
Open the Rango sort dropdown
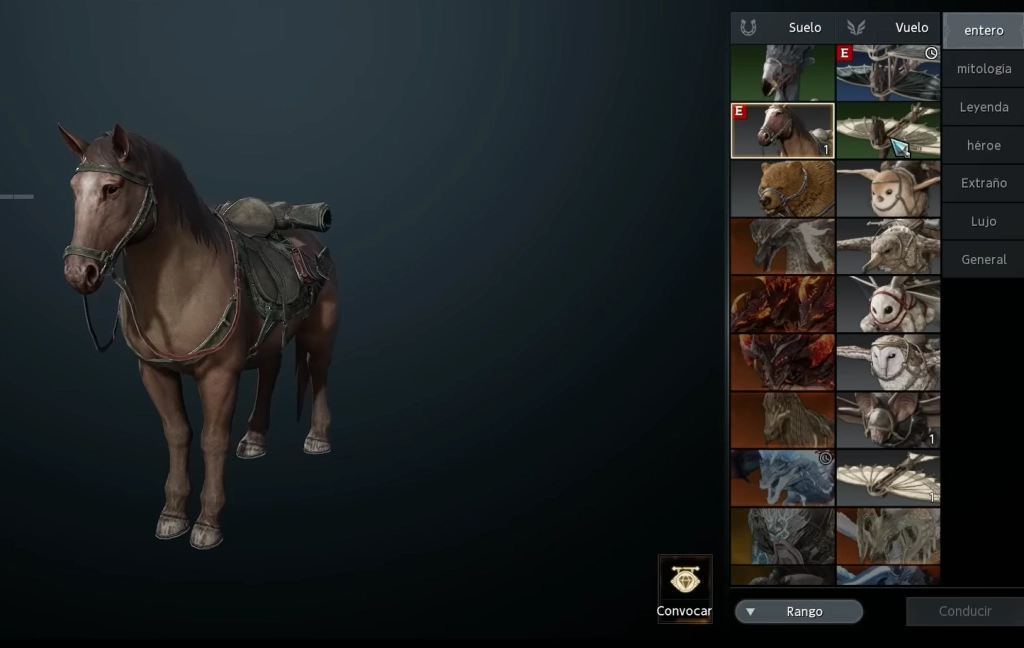798,611
